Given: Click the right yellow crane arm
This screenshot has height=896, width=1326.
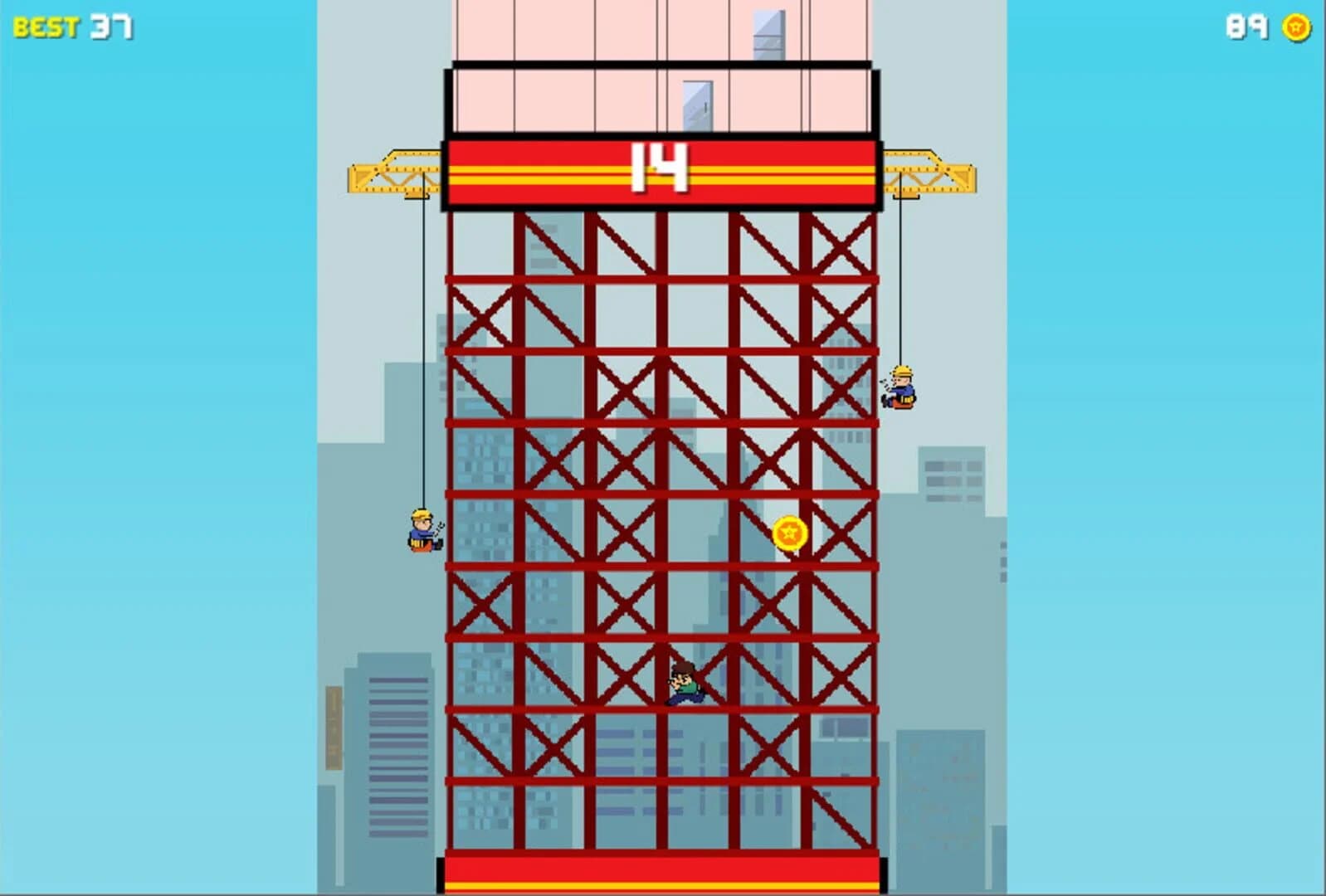Looking at the screenshot, I should tap(929, 174).
